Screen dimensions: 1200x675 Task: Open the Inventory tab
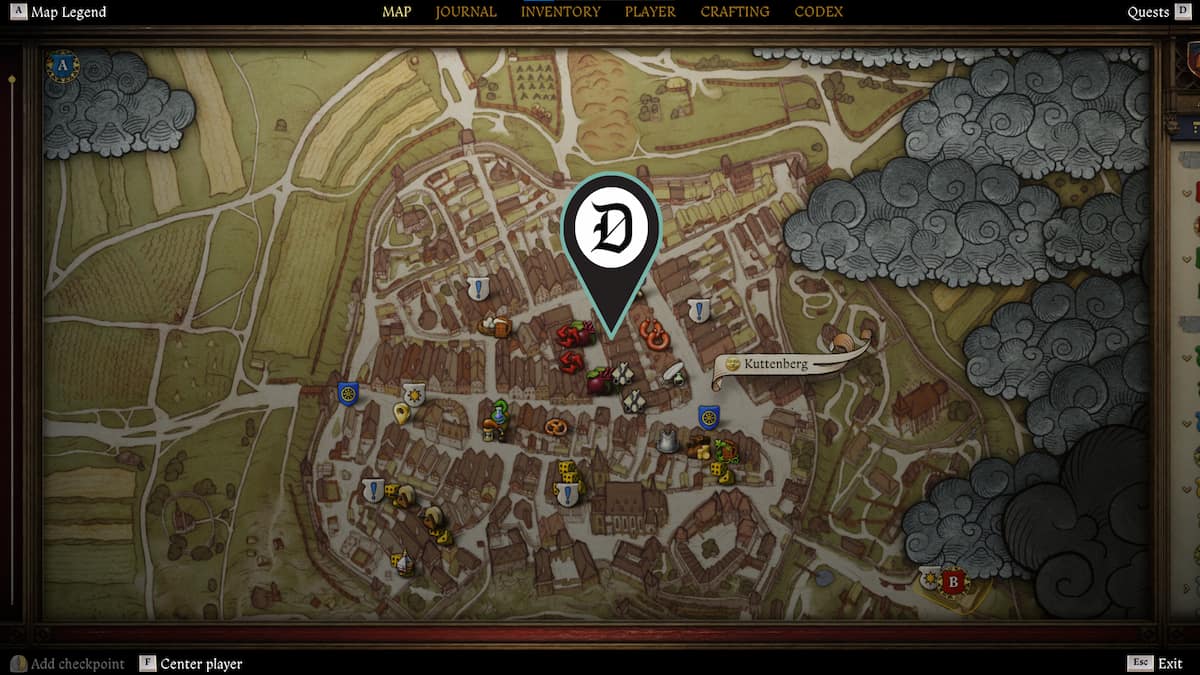560,12
